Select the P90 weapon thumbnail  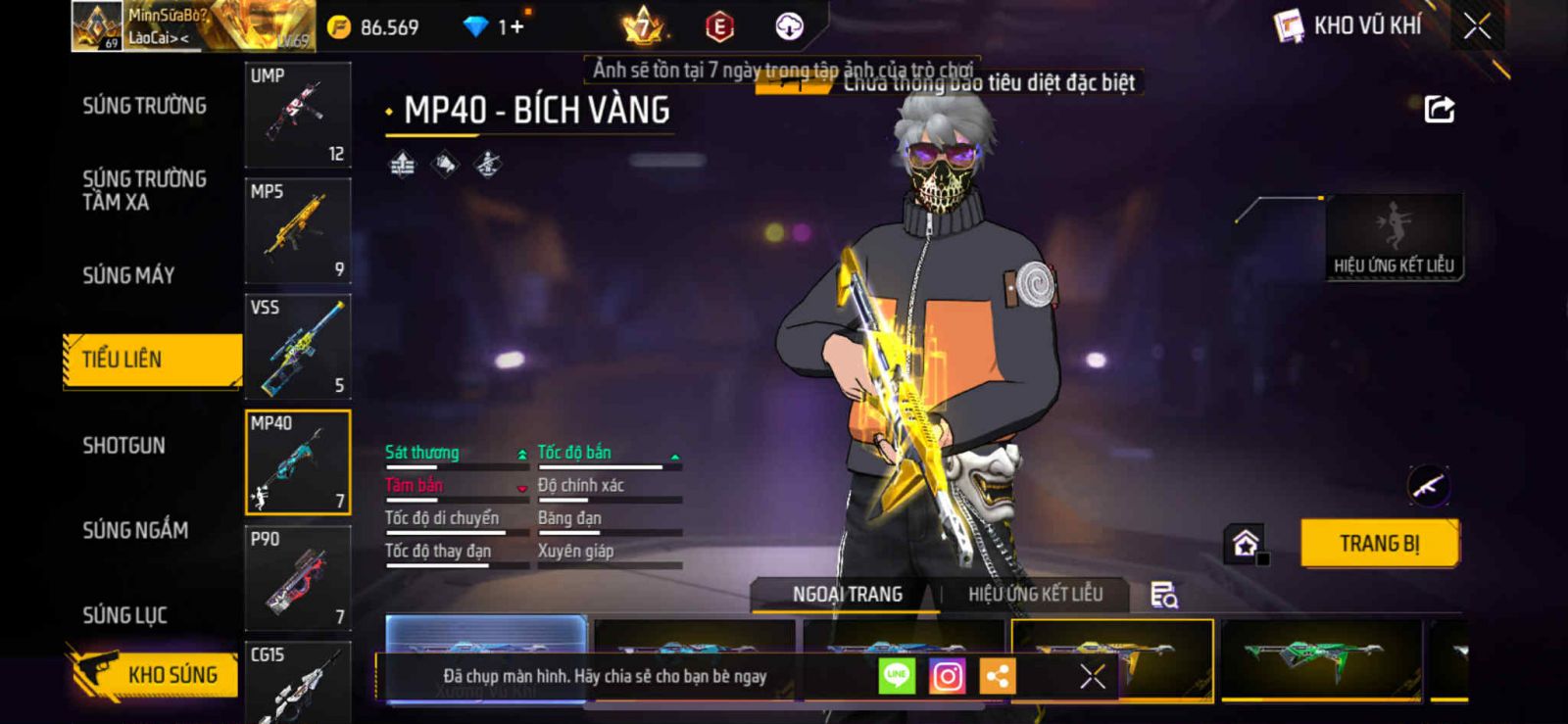[298, 578]
